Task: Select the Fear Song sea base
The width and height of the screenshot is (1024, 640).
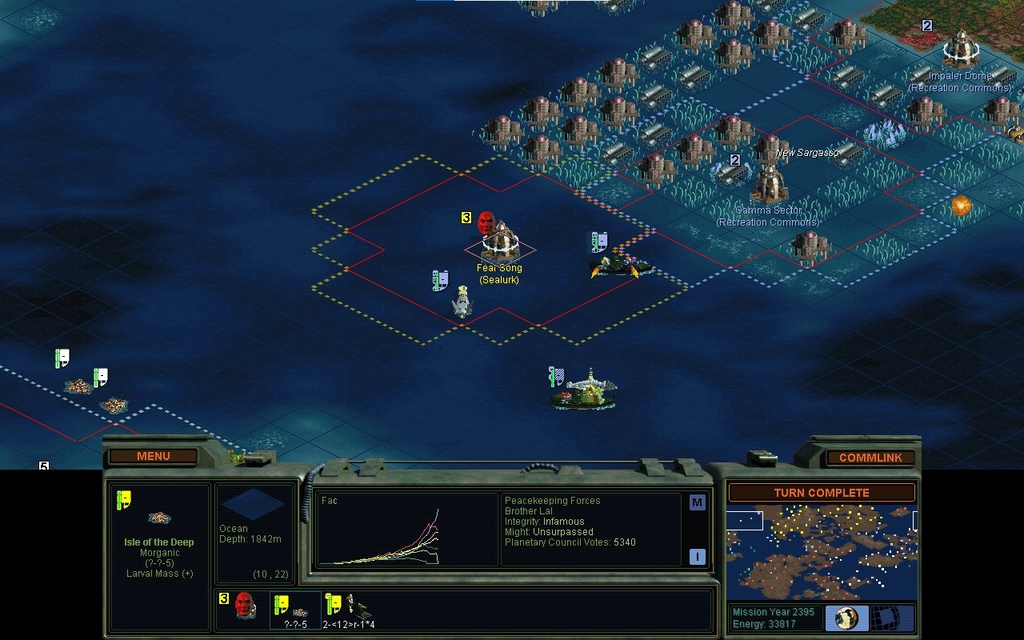Action: pos(499,241)
